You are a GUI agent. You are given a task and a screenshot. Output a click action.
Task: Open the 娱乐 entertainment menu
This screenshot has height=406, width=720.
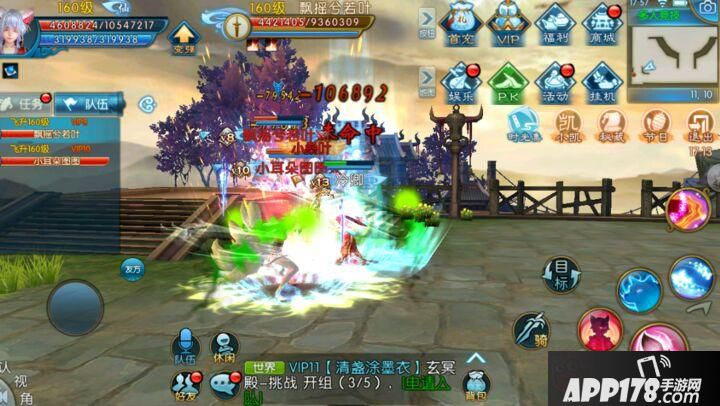460,81
